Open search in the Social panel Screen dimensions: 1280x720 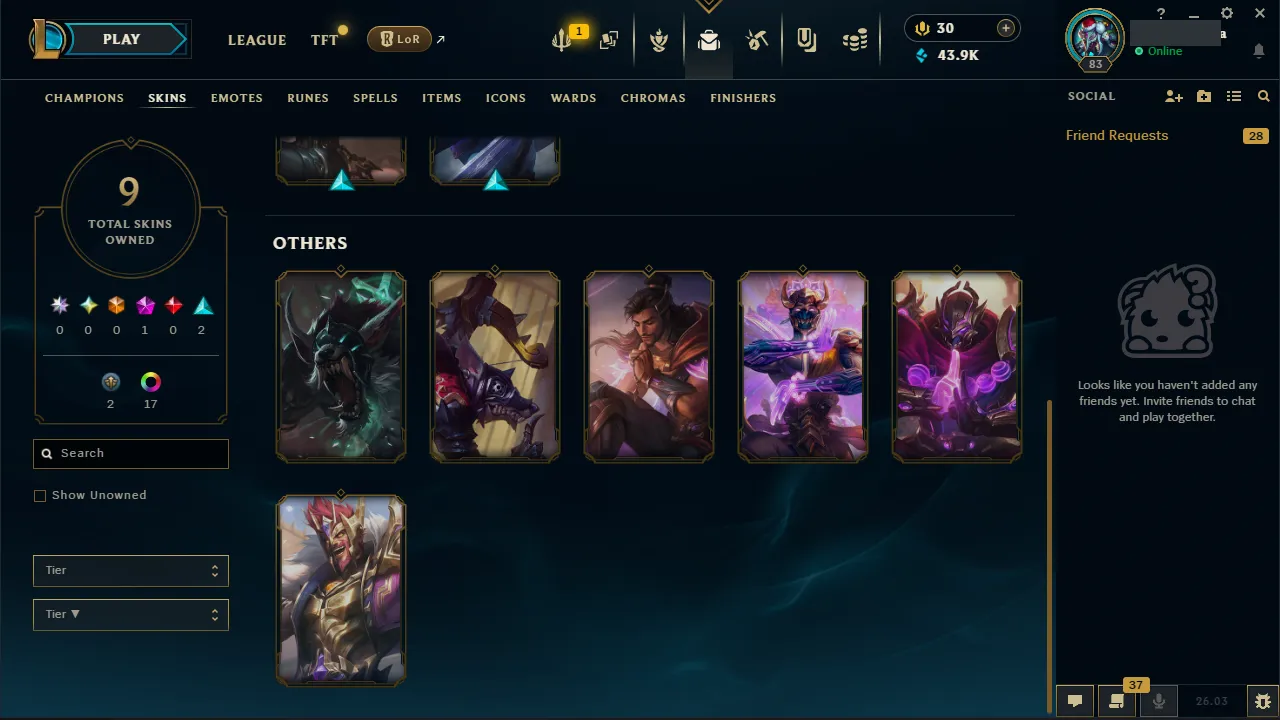(1263, 96)
